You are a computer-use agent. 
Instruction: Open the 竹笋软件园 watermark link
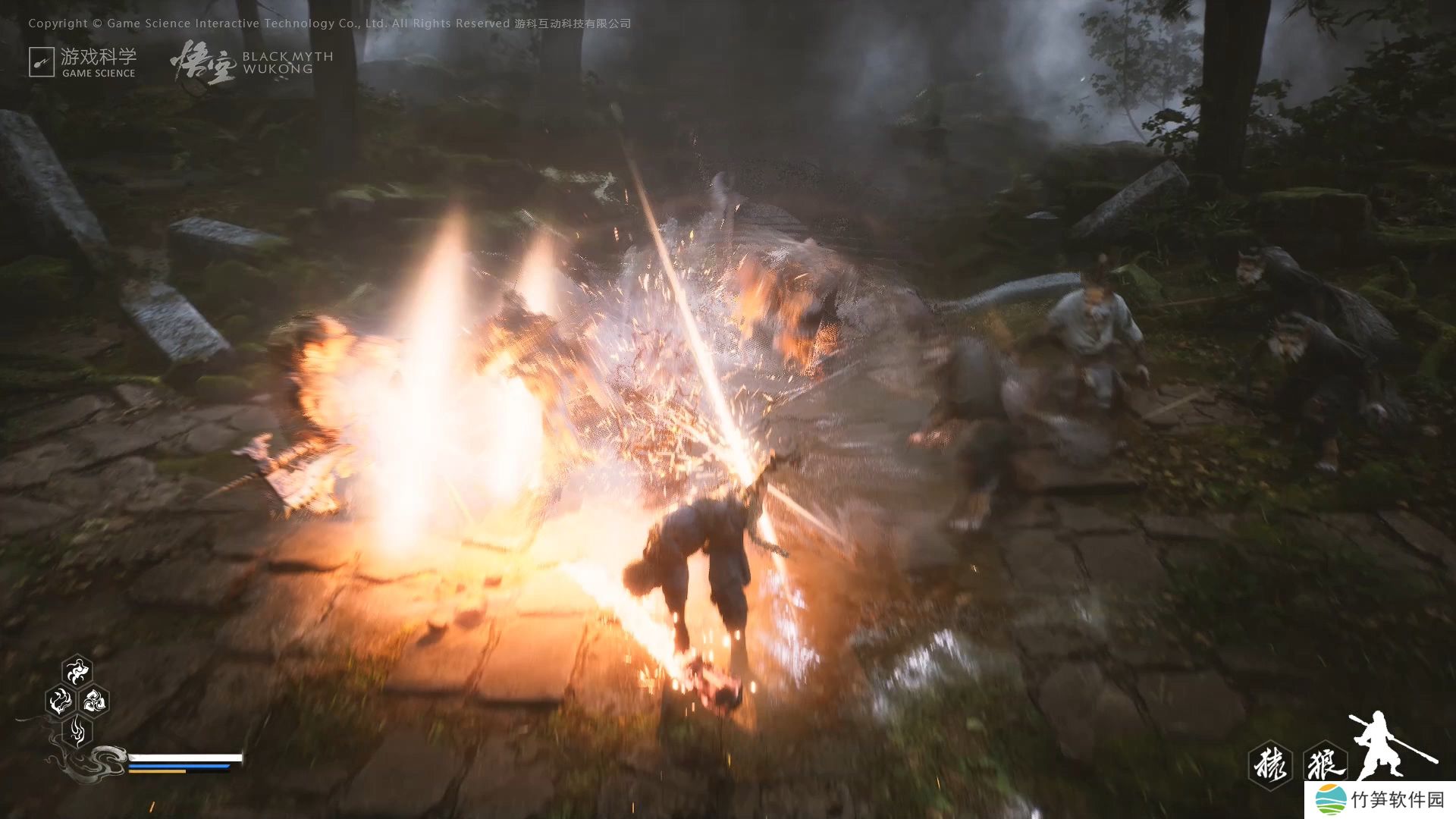(1380, 800)
